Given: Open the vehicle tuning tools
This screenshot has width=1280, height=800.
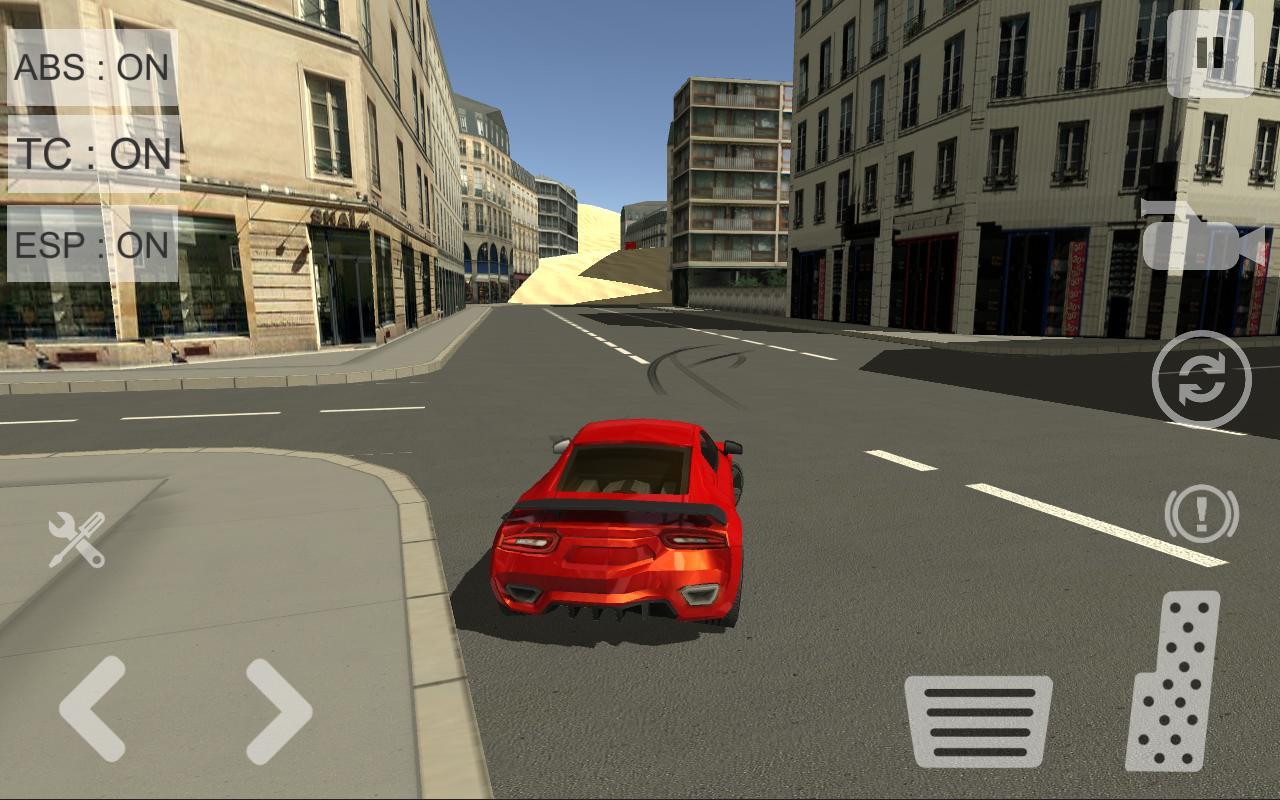Looking at the screenshot, I should [x=75, y=540].
